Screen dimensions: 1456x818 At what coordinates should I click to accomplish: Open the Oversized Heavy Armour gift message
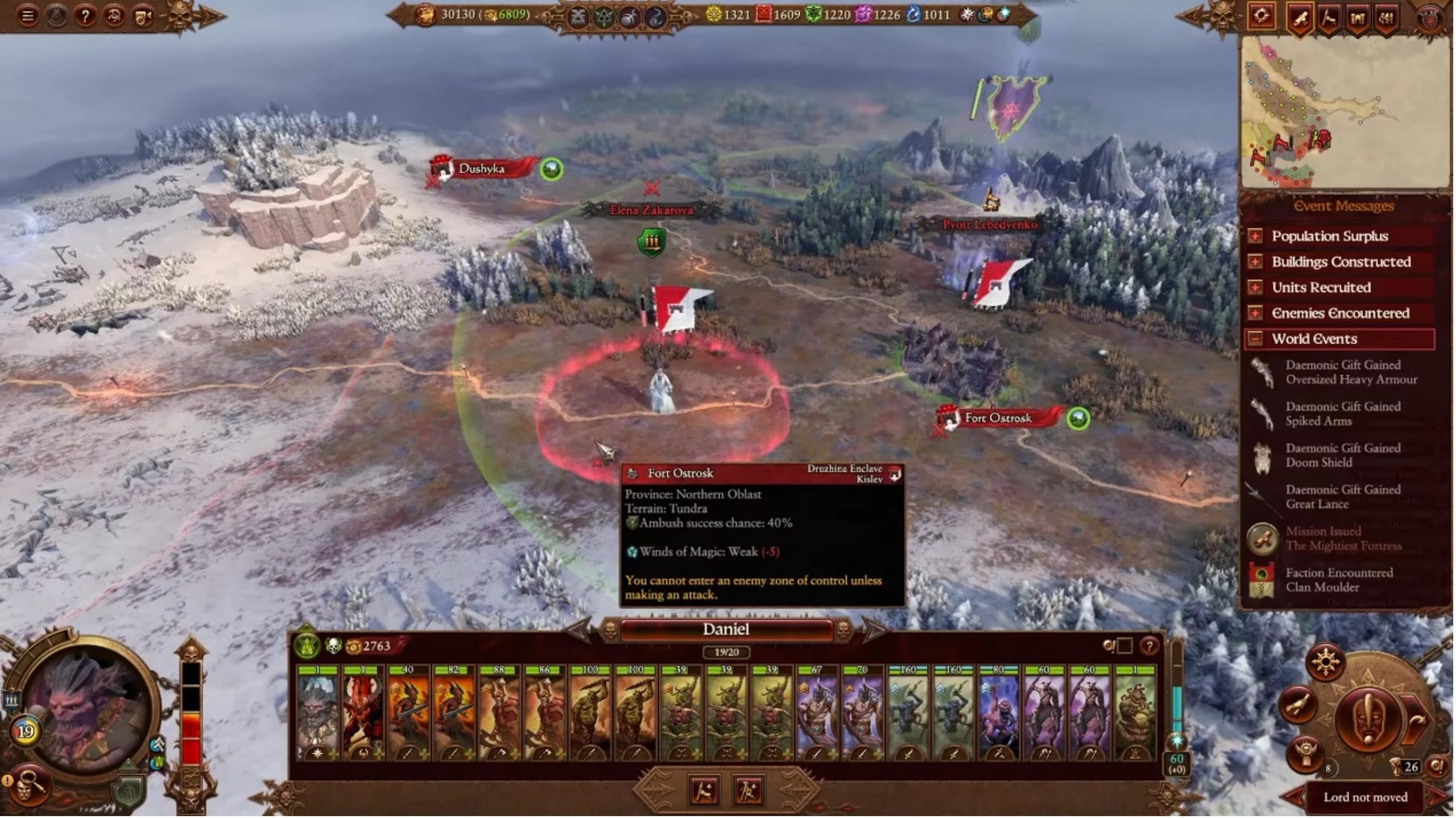point(1350,372)
